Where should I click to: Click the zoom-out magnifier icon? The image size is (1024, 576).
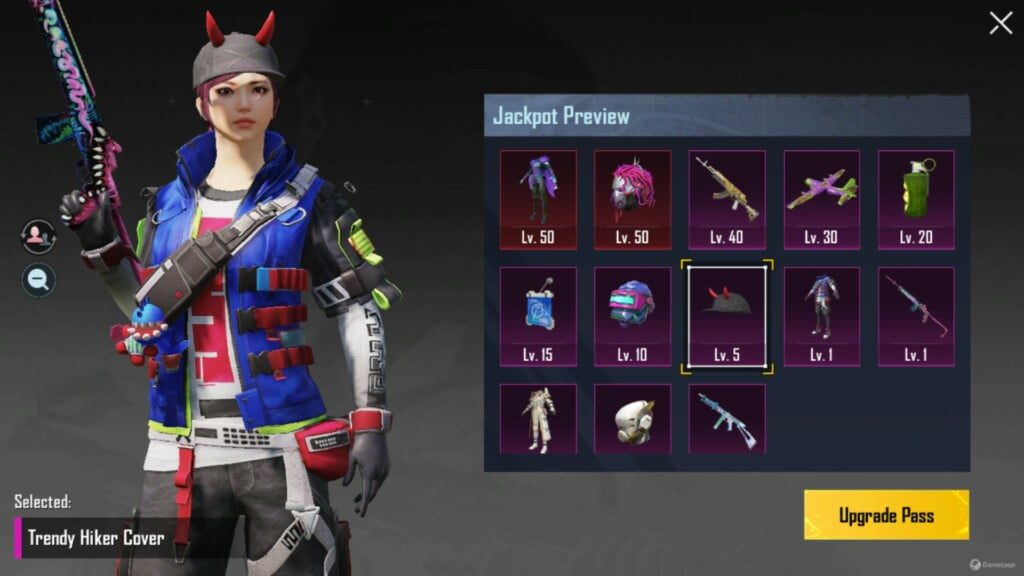tap(38, 280)
